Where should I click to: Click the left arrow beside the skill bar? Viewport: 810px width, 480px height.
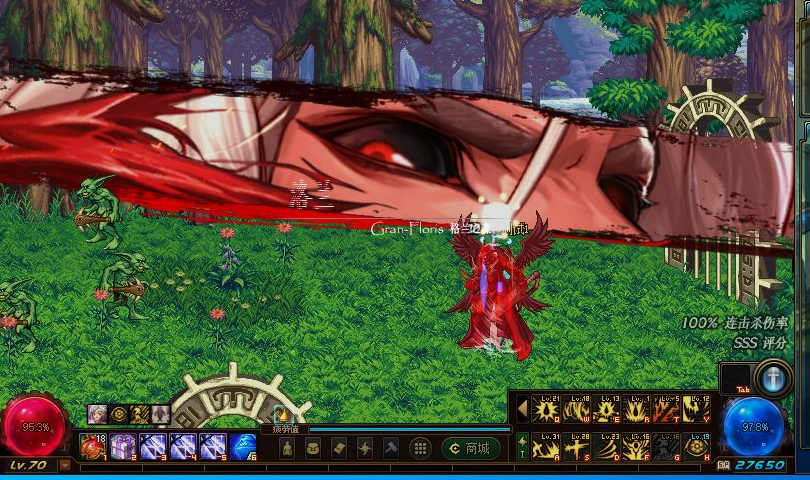(522, 409)
